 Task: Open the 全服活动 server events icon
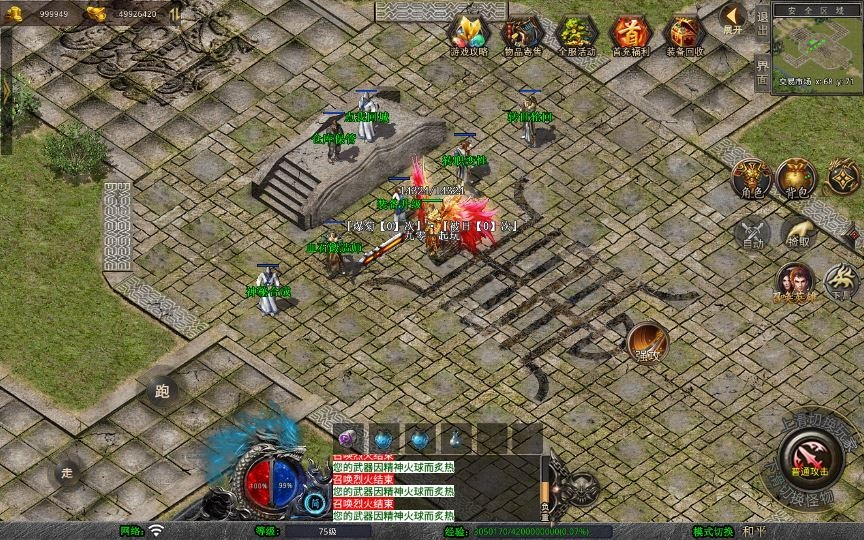pos(576,34)
